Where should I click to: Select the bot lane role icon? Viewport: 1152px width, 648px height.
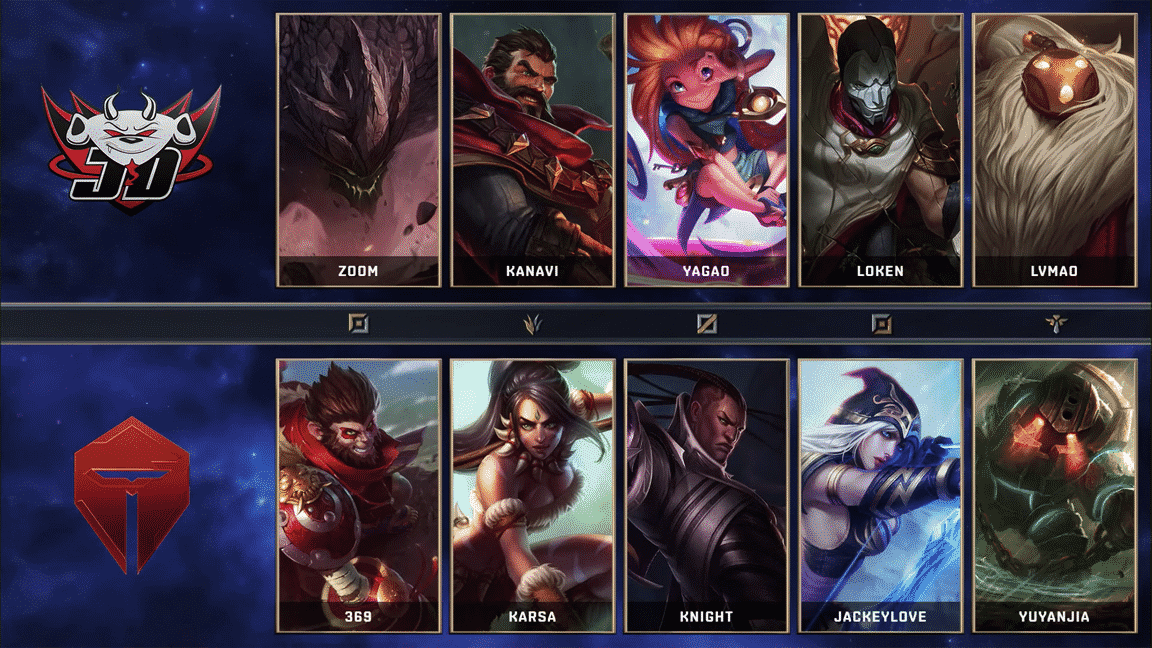click(880, 323)
